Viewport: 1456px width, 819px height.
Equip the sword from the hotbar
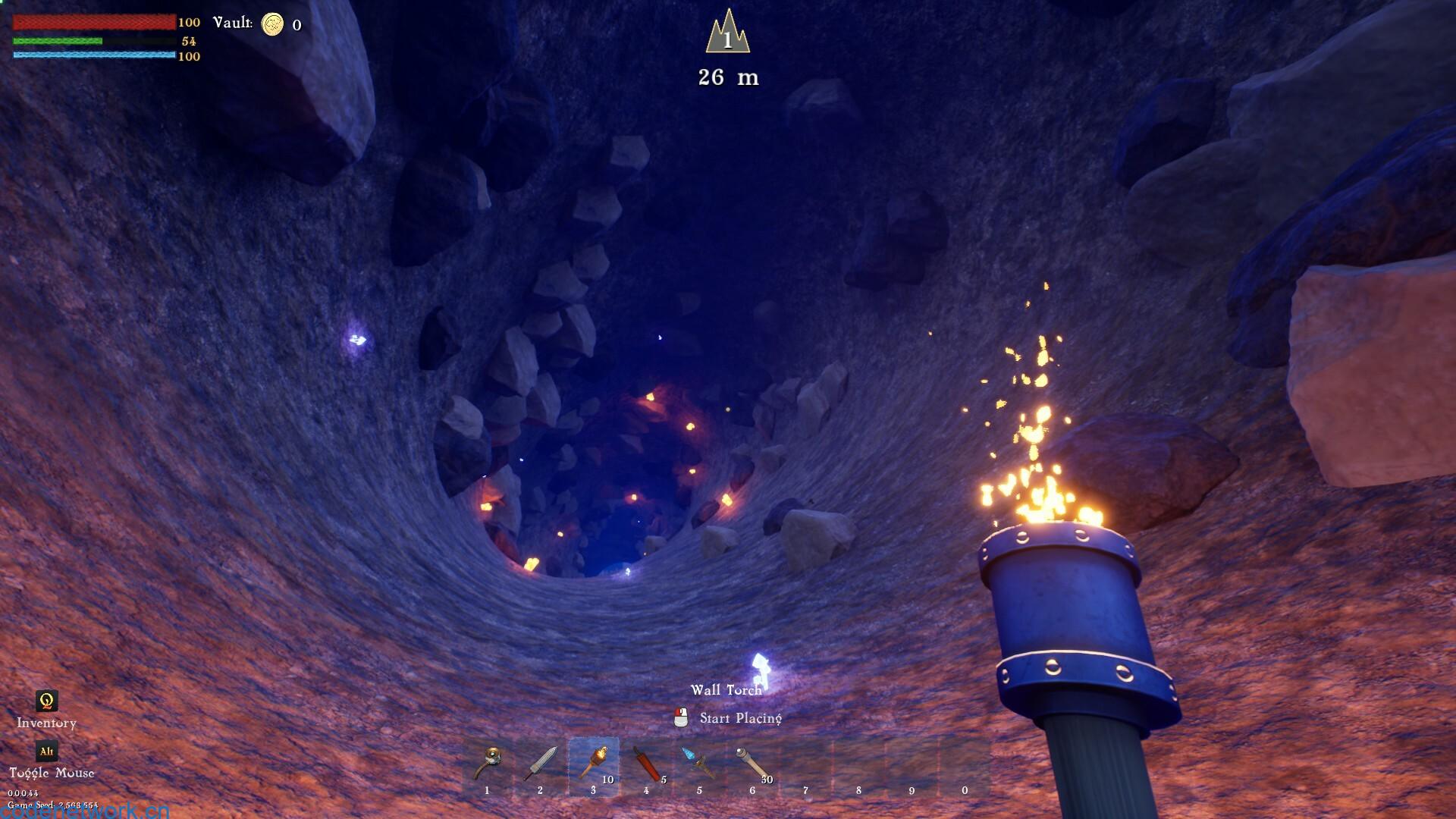(x=541, y=764)
